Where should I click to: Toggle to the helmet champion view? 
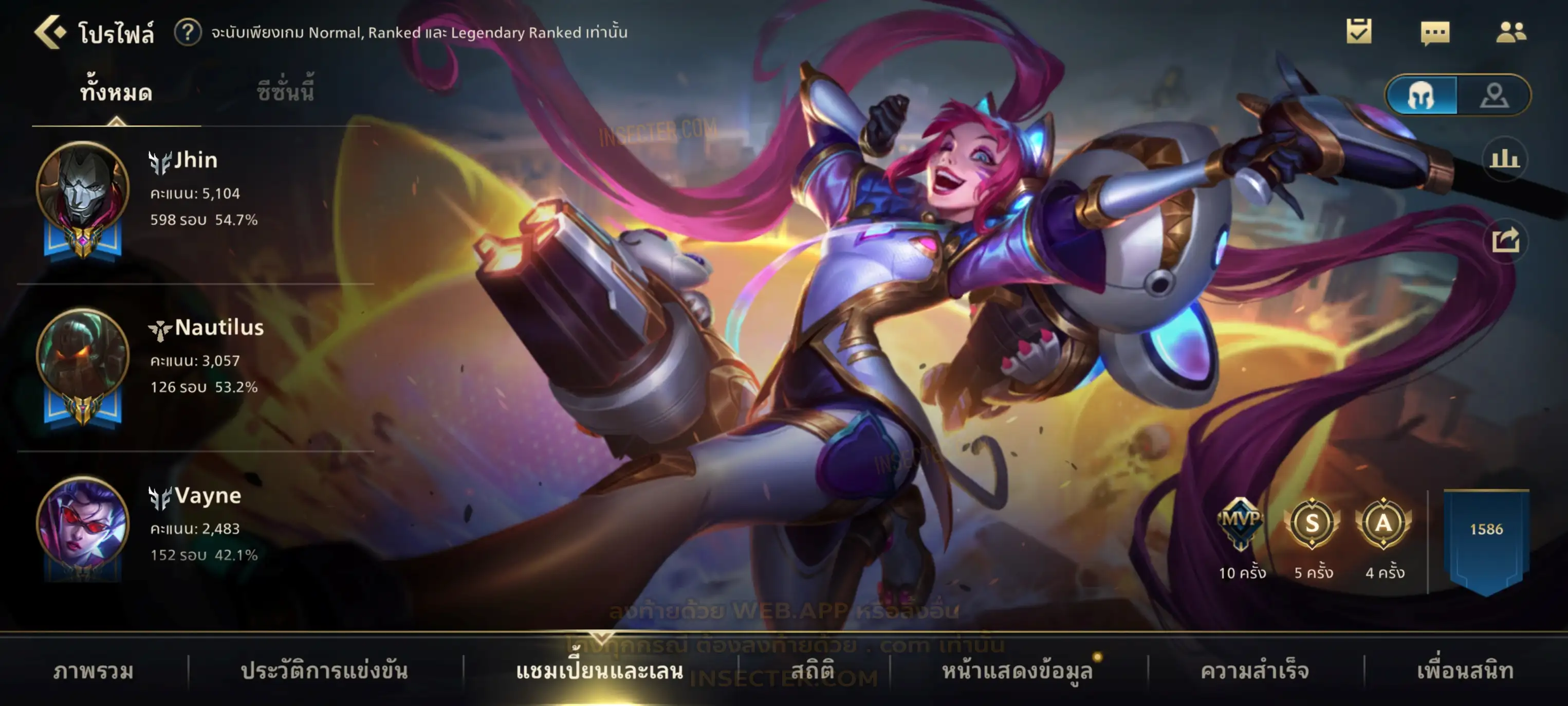[1422, 95]
